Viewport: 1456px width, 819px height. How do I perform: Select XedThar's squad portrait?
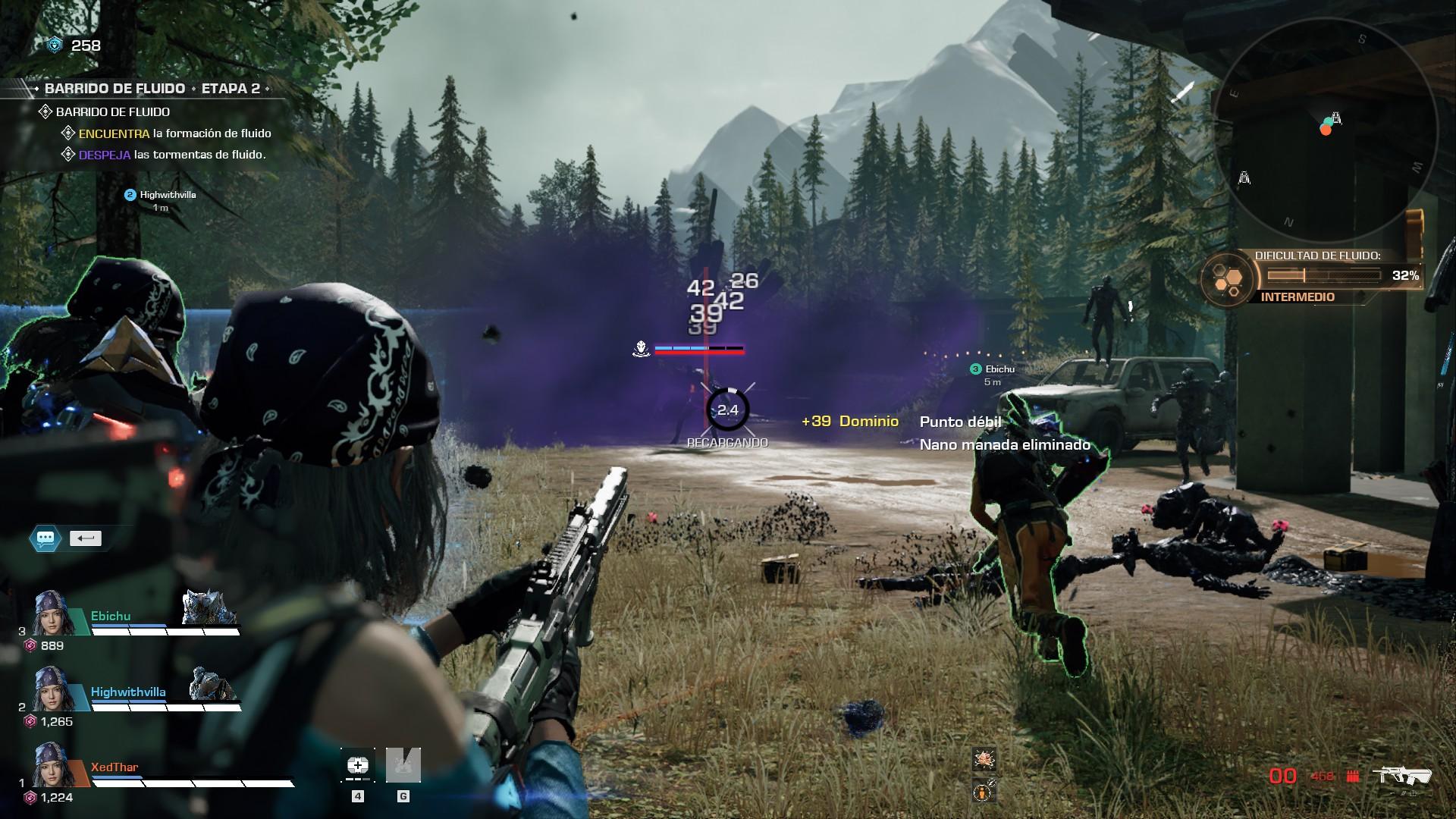[52, 764]
